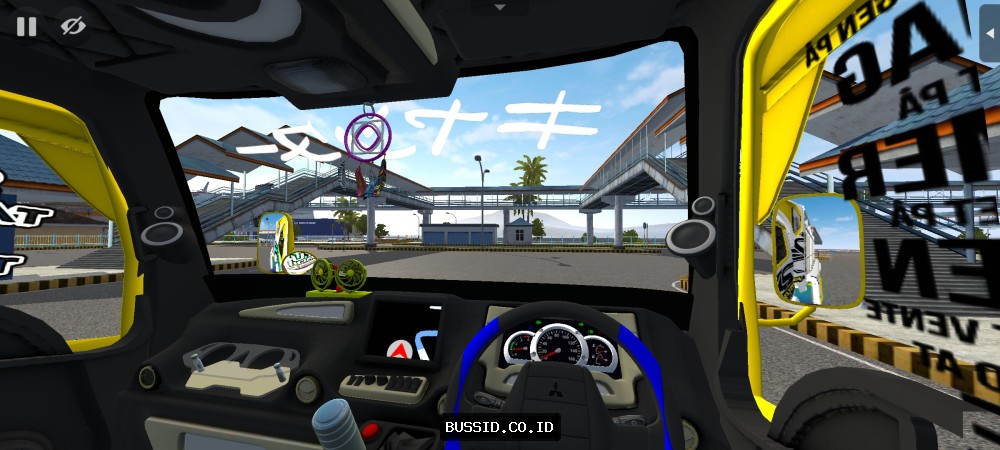This screenshot has height=450, width=1000.
Task: Toggle the crossed-out eye HUD visibility icon
Action: [72, 26]
